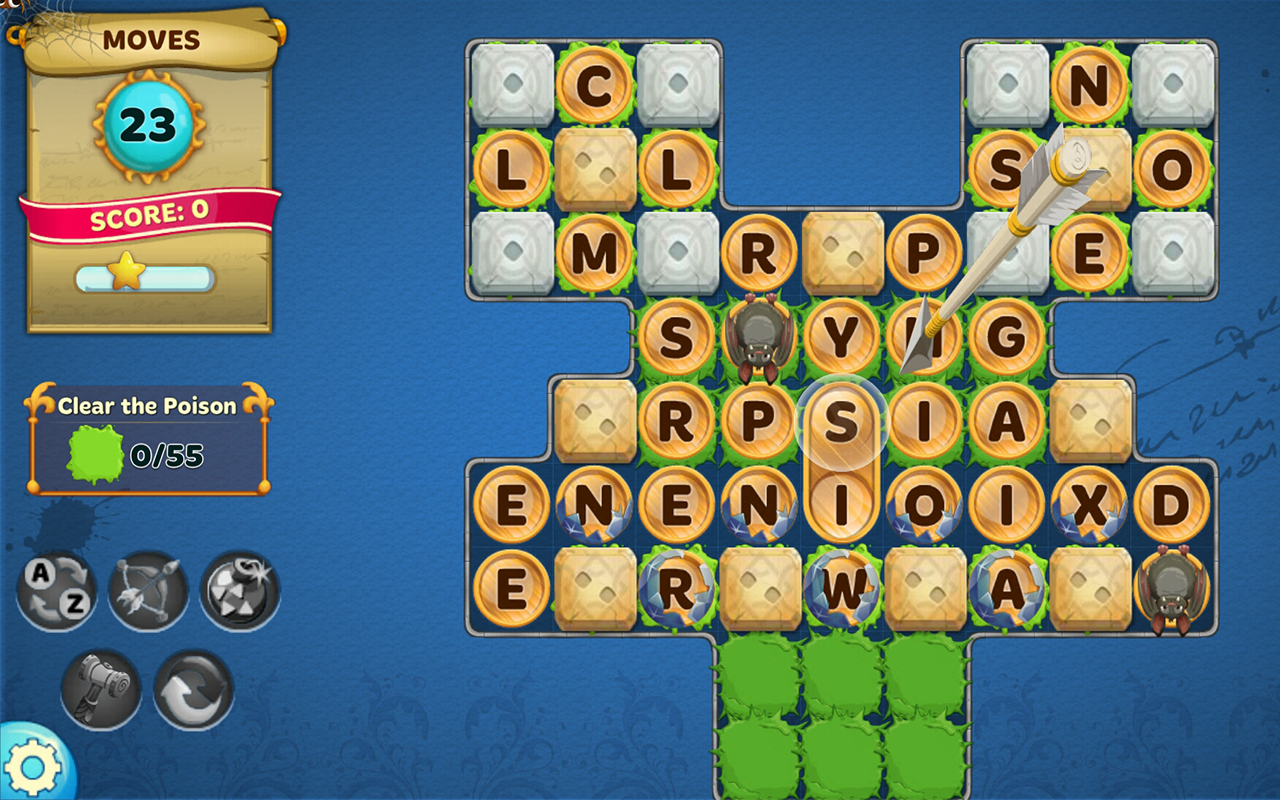Select the A-Z shuffle booster
Image resolution: width=1280 pixels, height=800 pixels.
click(x=57, y=590)
